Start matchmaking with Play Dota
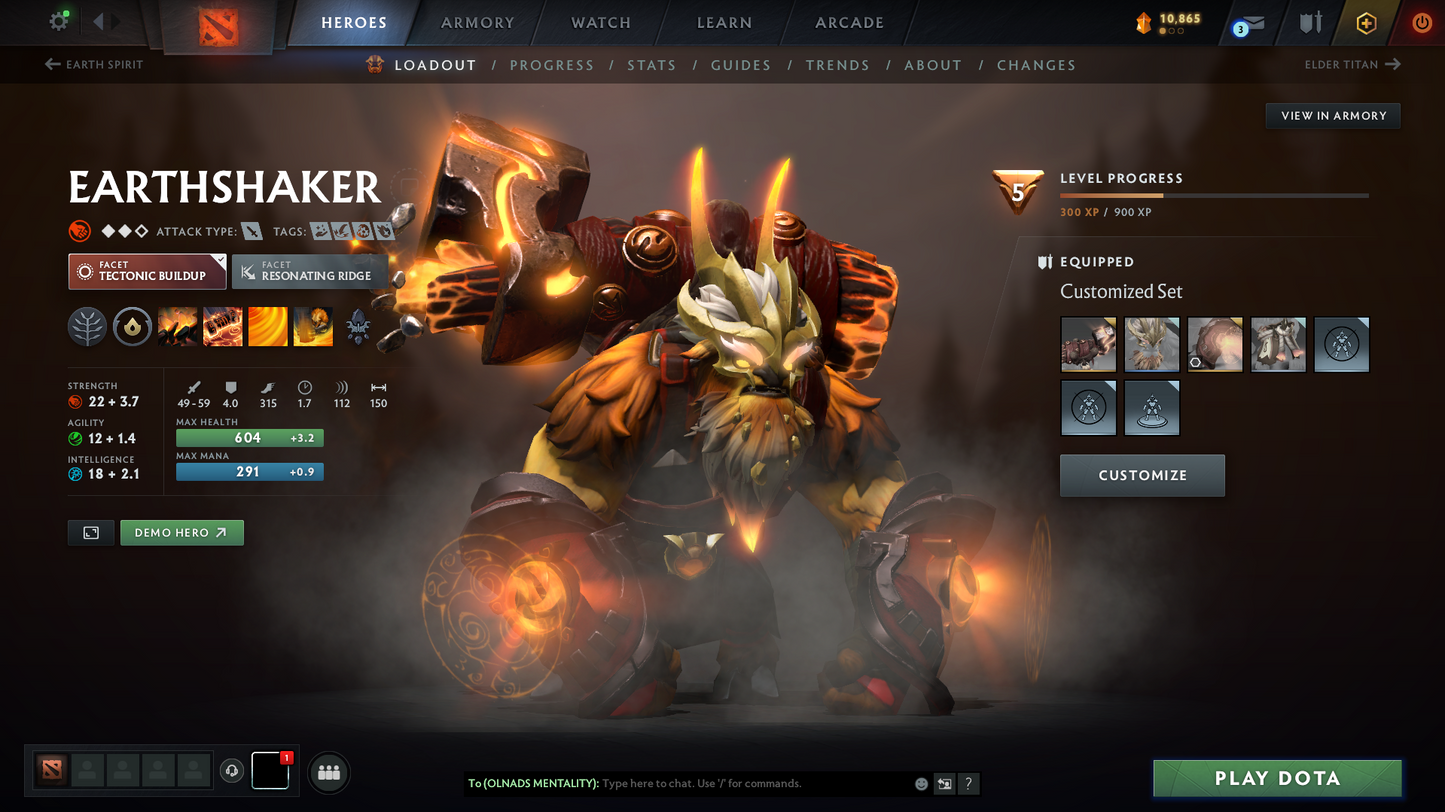Screen dimensions: 1445x812 (1277, 778)
